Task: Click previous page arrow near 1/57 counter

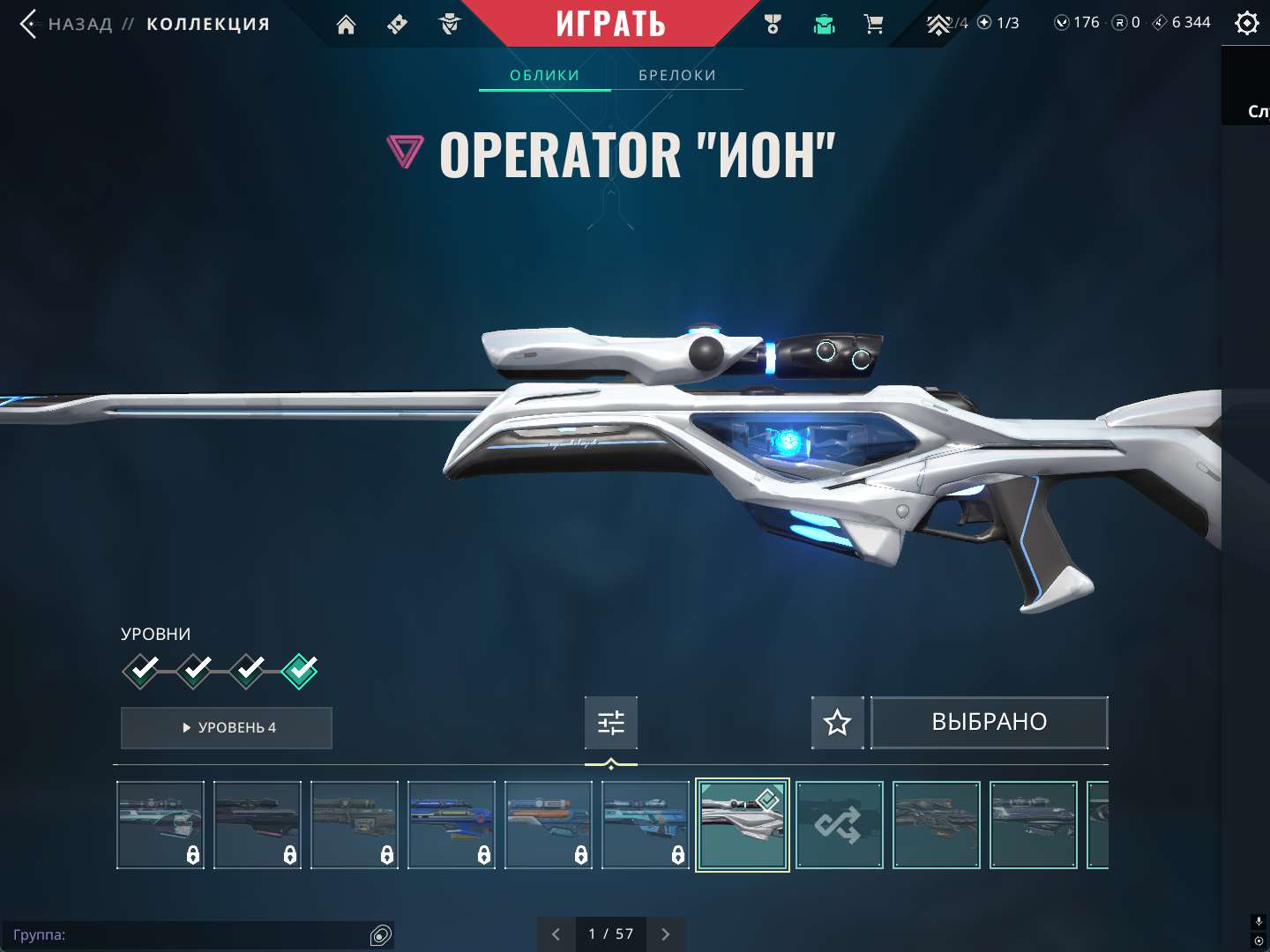Action: tap(555, 933)
